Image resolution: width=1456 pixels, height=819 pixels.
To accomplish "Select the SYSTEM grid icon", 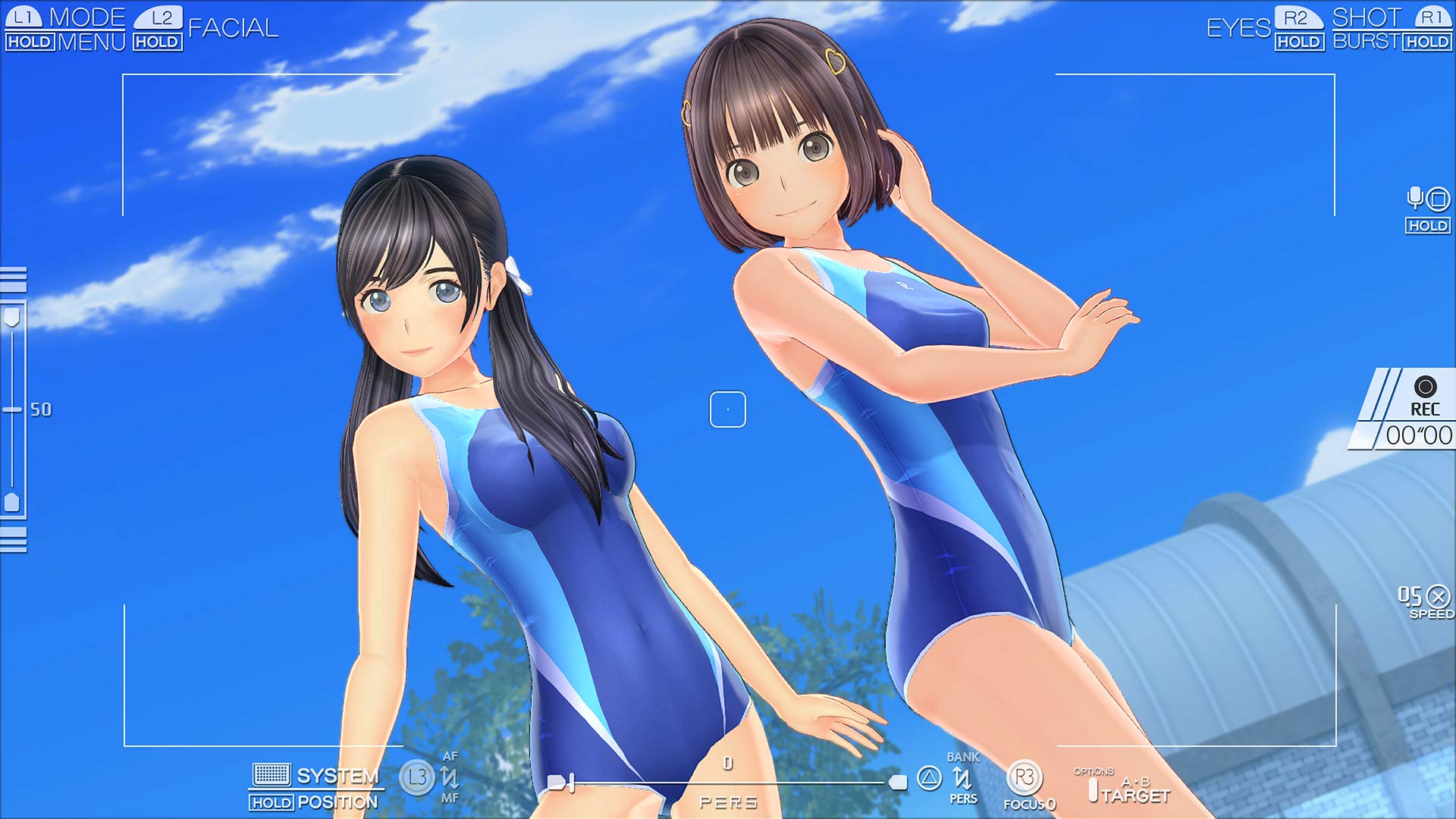I will 270,775.
